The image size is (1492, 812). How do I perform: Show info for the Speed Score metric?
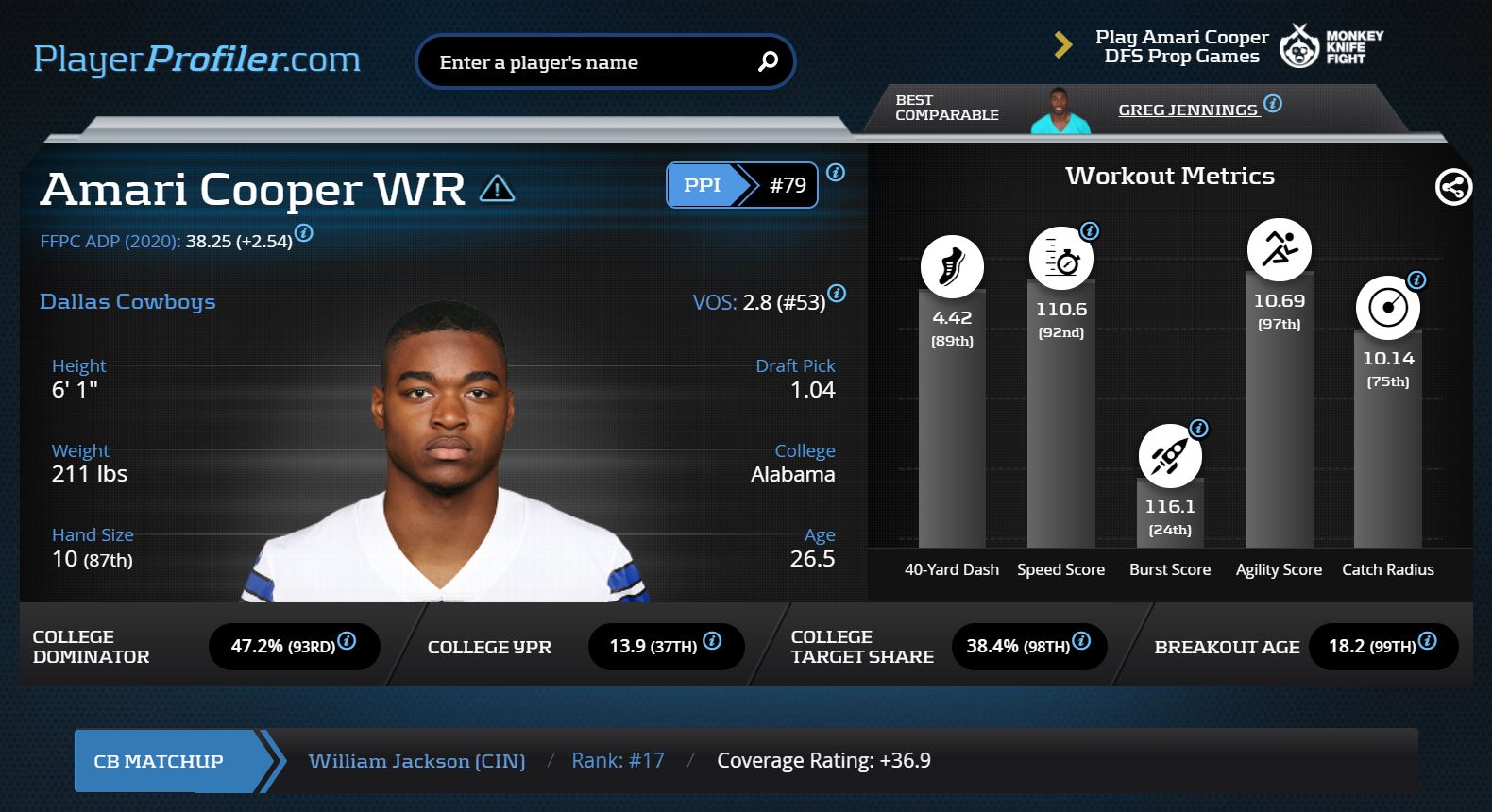click(1090, 230)
